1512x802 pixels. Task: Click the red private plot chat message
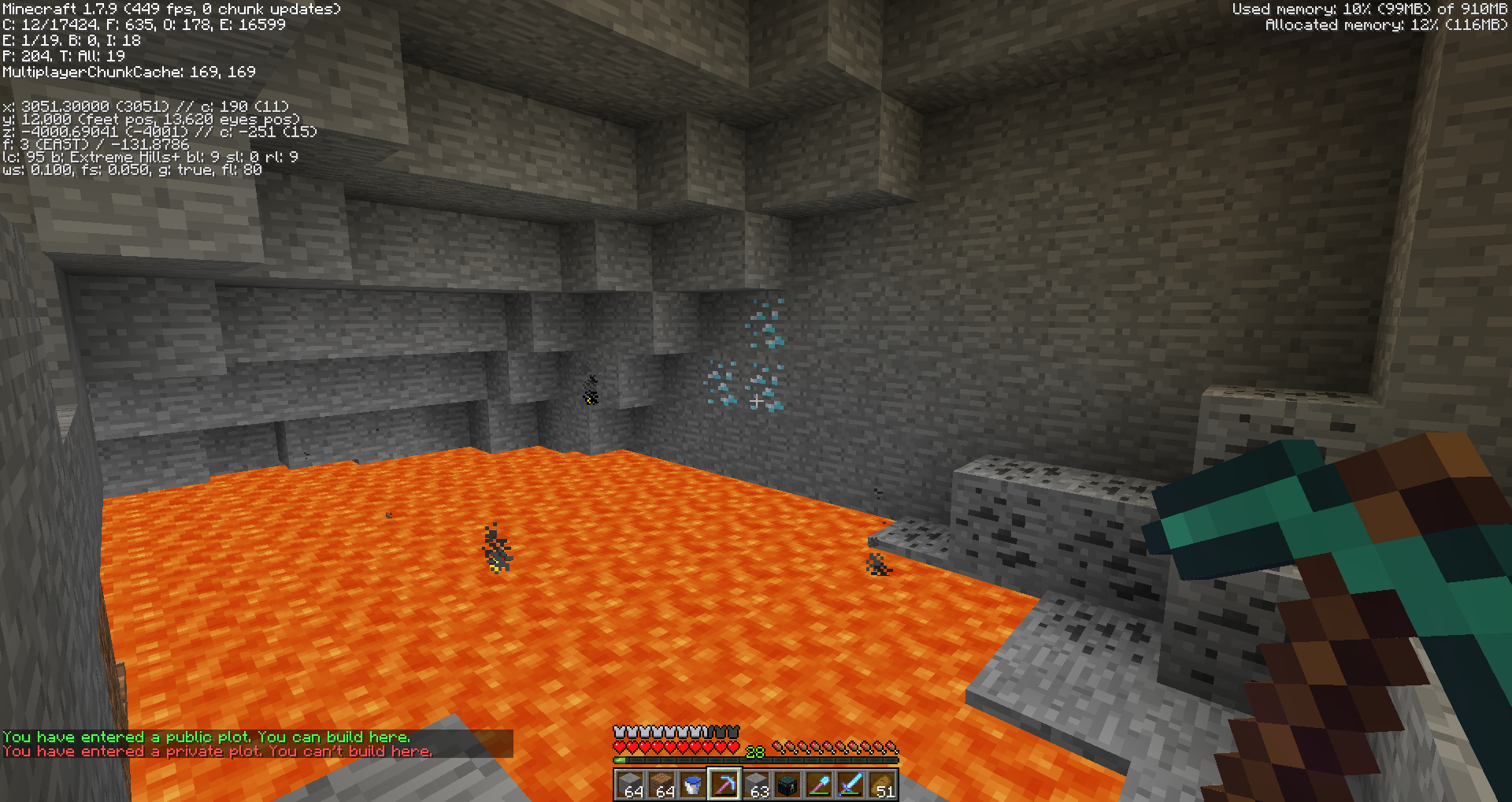[x=217, y=751]
